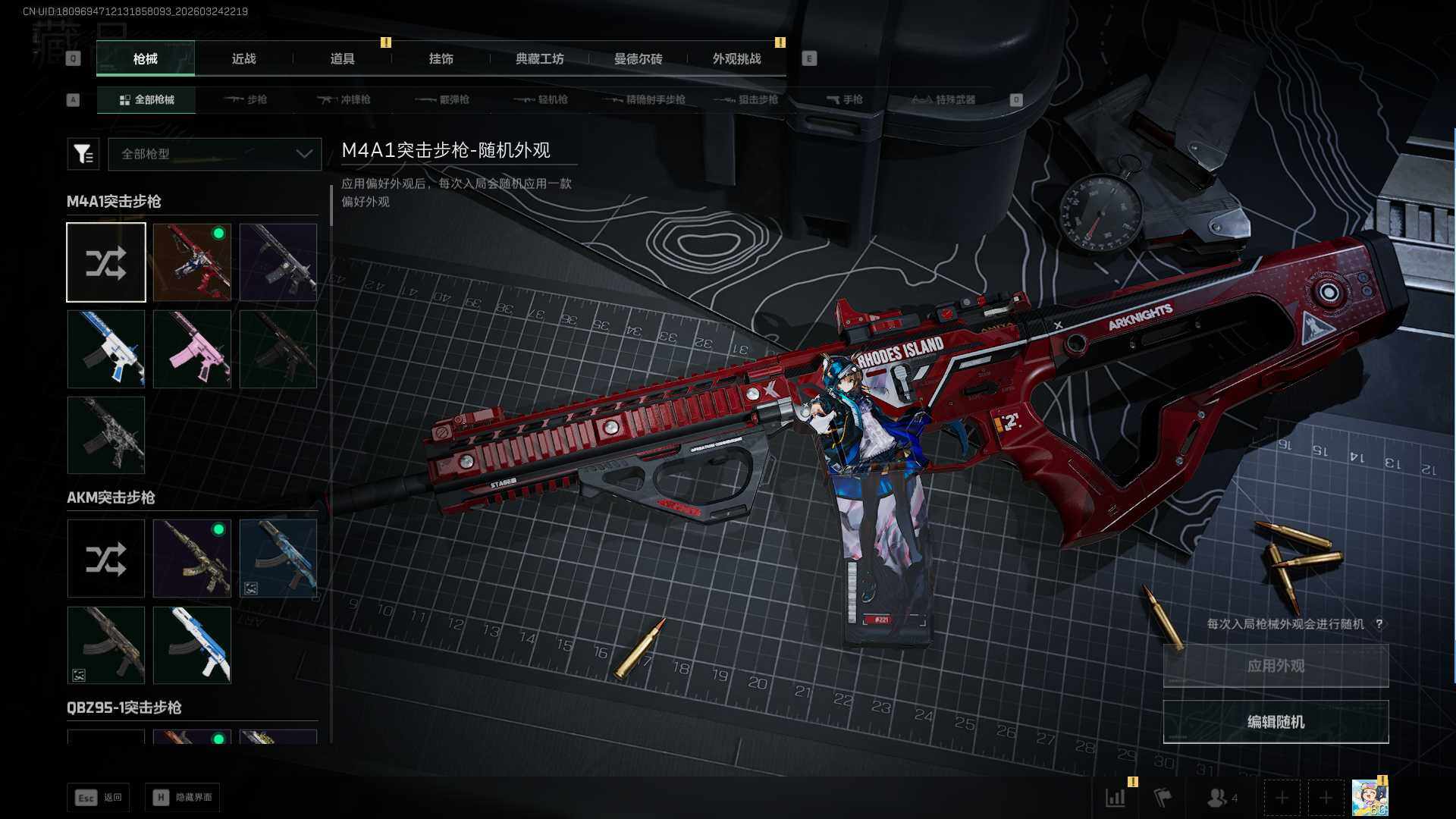Viewport: 1456px width, 819px height.
Task: Click the filter funnel icon
Action: pos(83,154)
